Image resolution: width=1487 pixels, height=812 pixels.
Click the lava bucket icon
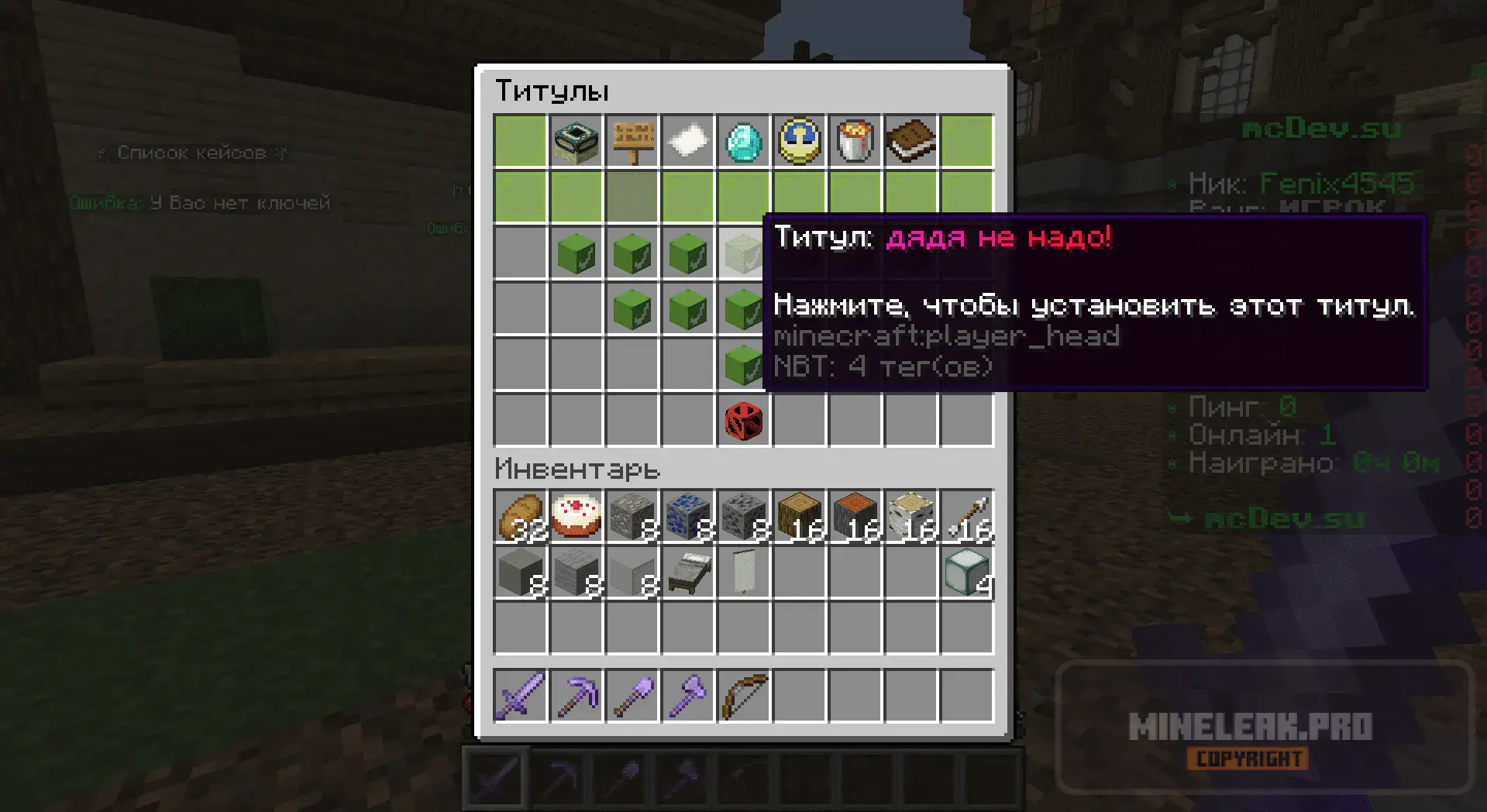pyautogui.click(x=855, y=141)
